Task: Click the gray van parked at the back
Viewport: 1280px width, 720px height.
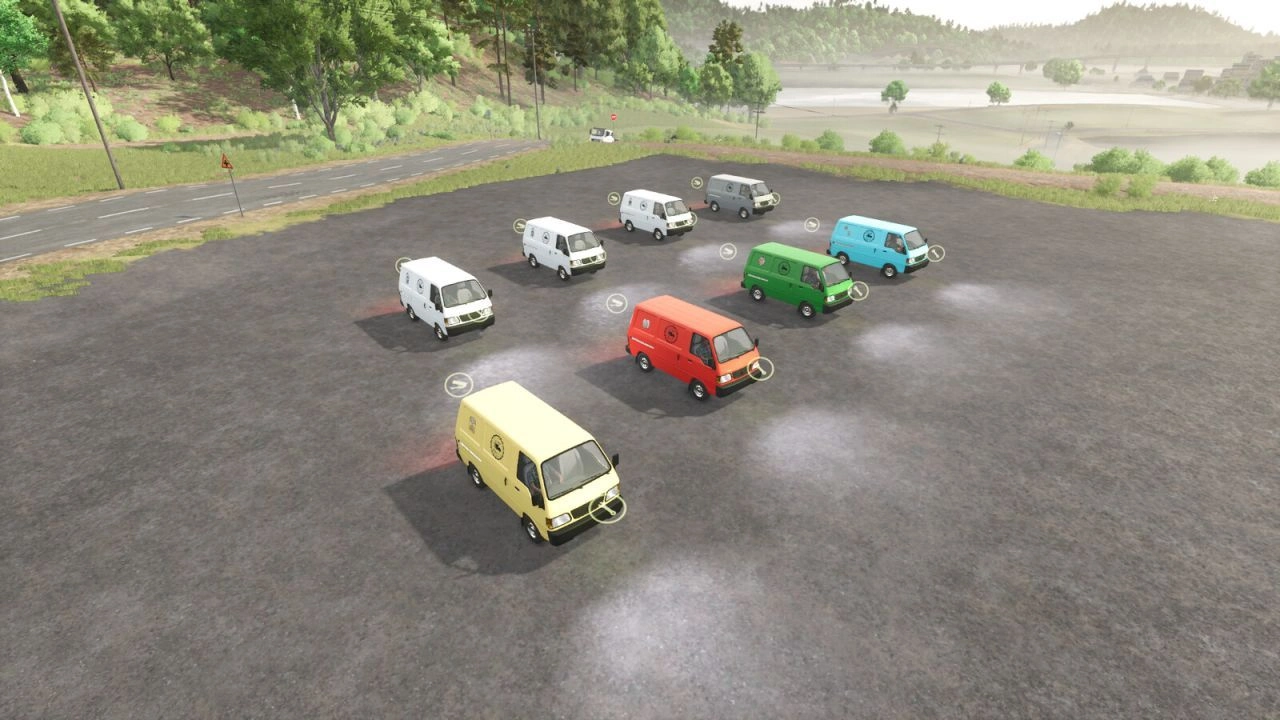Action: coord(738,195)
